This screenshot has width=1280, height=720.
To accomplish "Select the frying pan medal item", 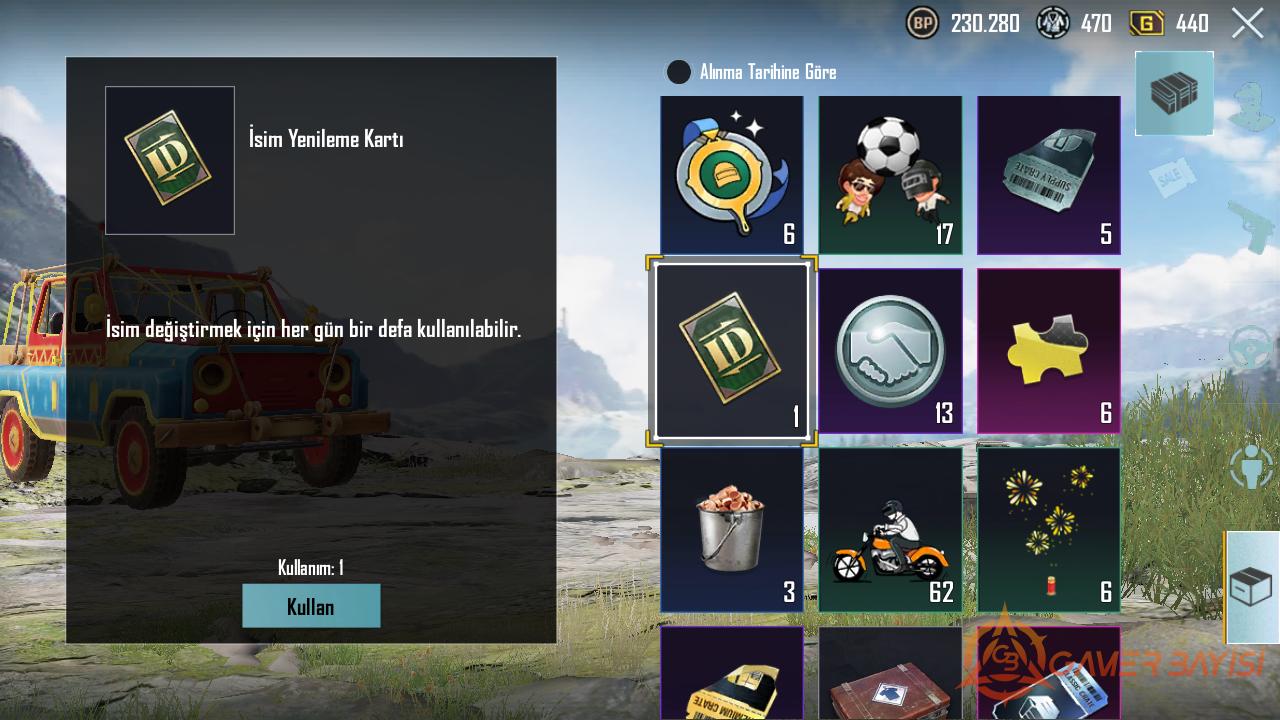I will [x=731, y=175].
